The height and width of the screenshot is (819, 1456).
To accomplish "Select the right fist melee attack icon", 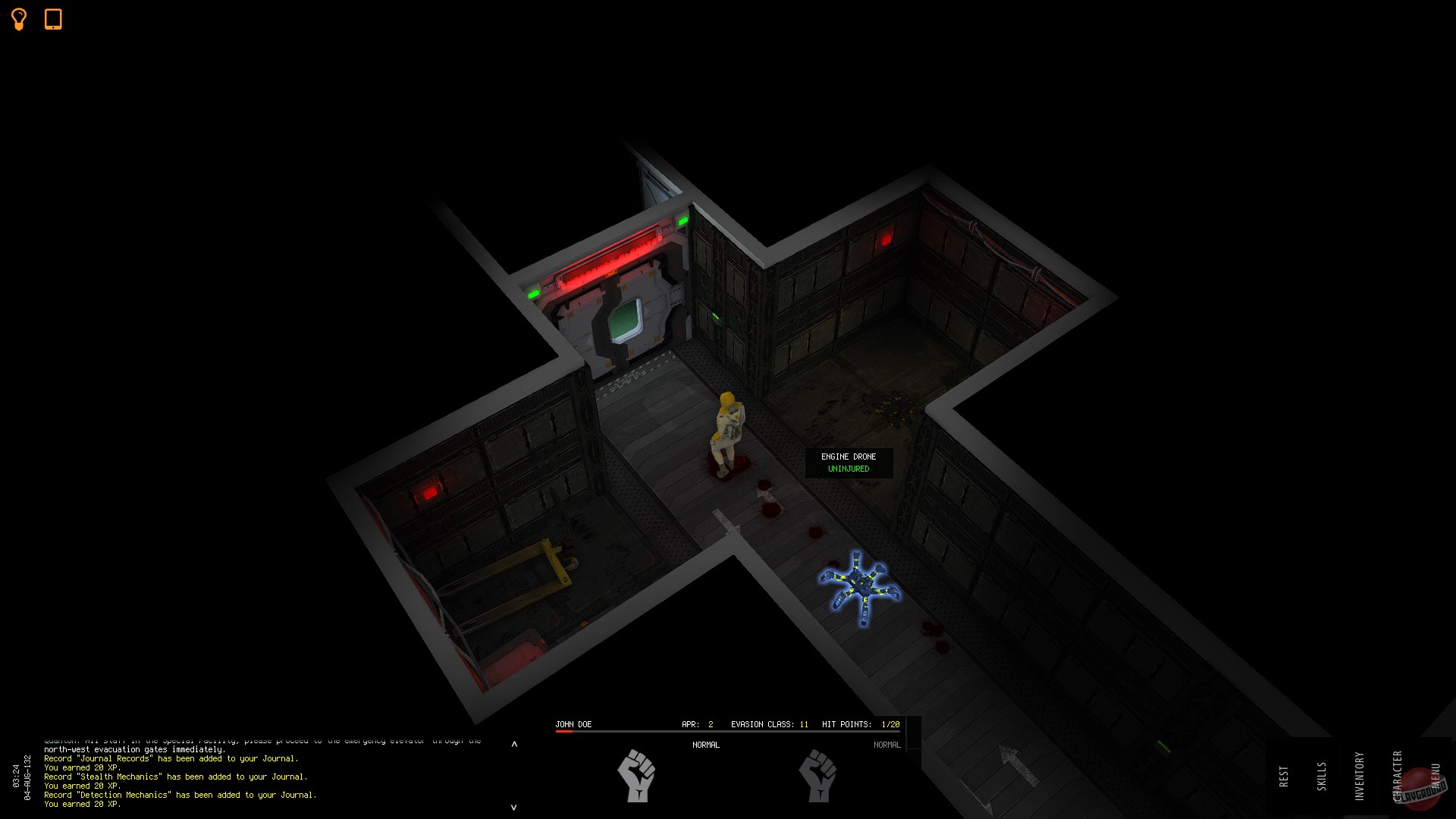I will pos(819,777).
